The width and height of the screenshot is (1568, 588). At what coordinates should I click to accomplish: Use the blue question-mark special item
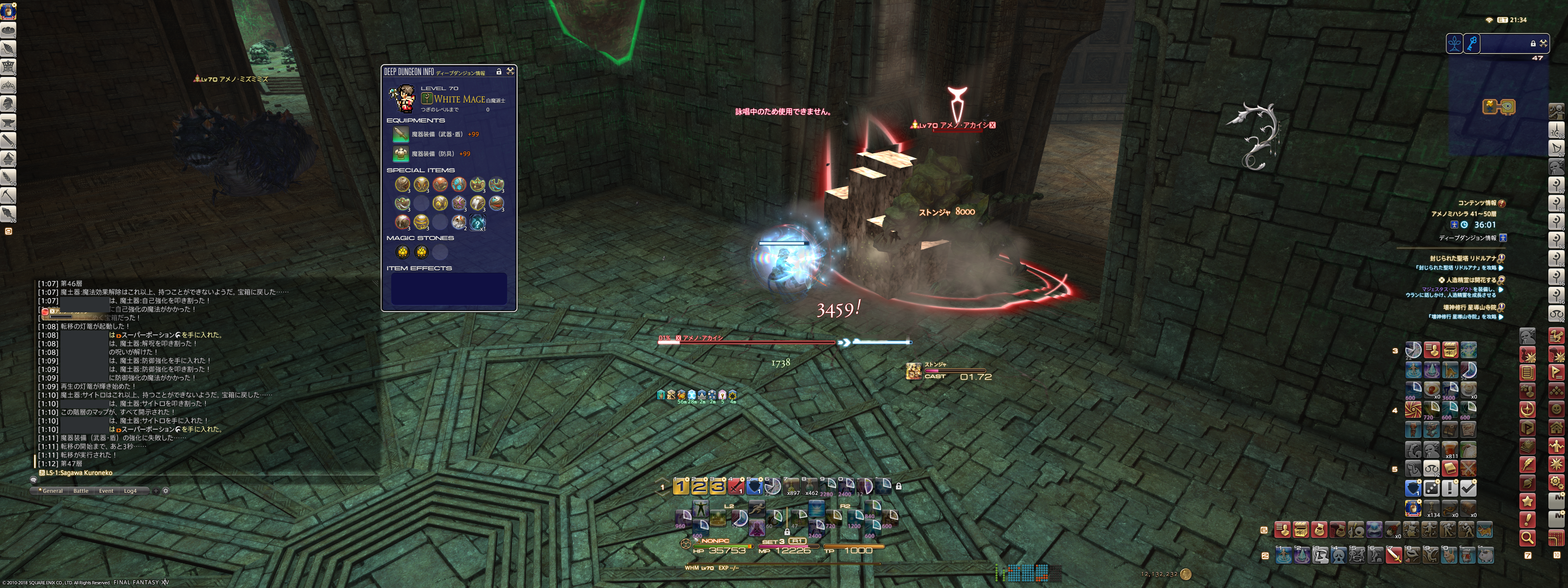pyautogui.click(x=478, y=222)
